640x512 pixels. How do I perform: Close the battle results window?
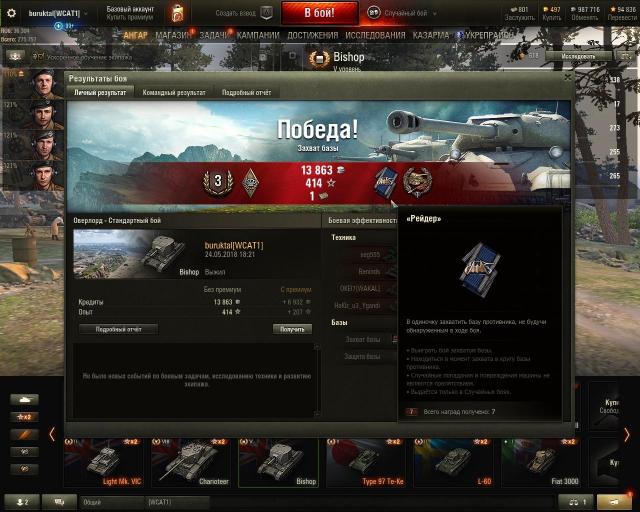567,75
